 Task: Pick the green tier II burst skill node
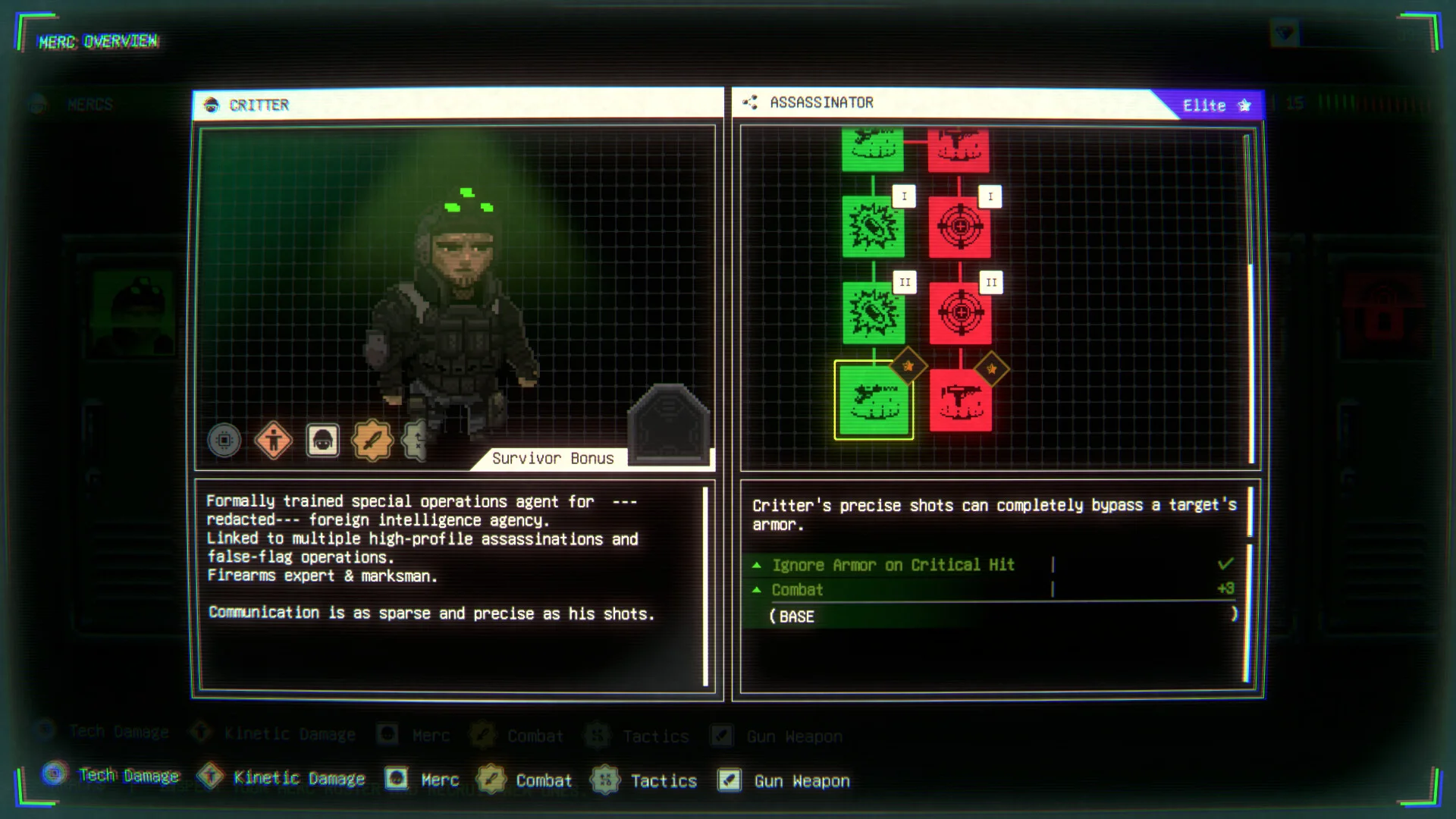coord(874,312)
